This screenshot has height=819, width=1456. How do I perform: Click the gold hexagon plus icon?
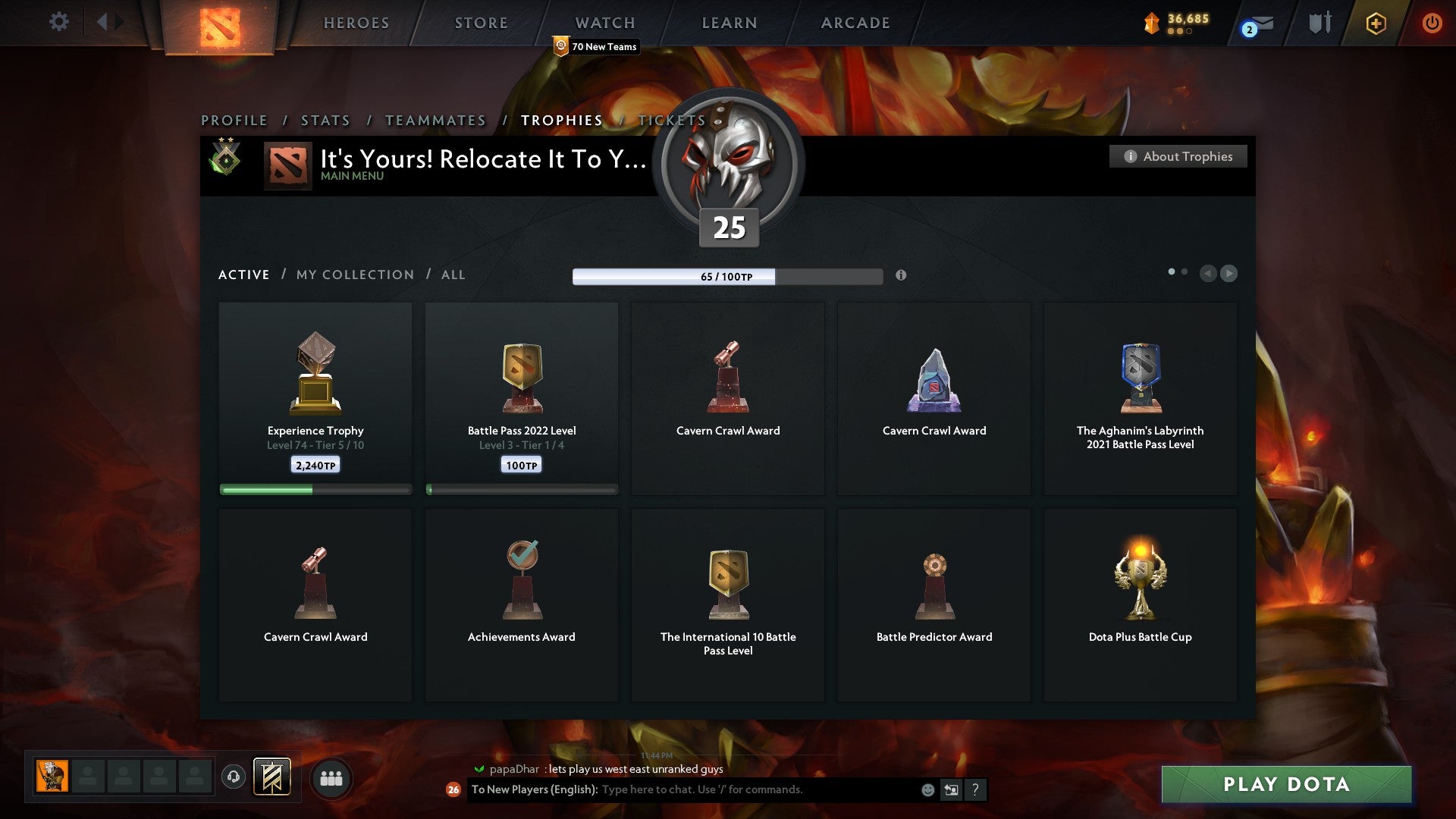click(x=1376, y=23)
